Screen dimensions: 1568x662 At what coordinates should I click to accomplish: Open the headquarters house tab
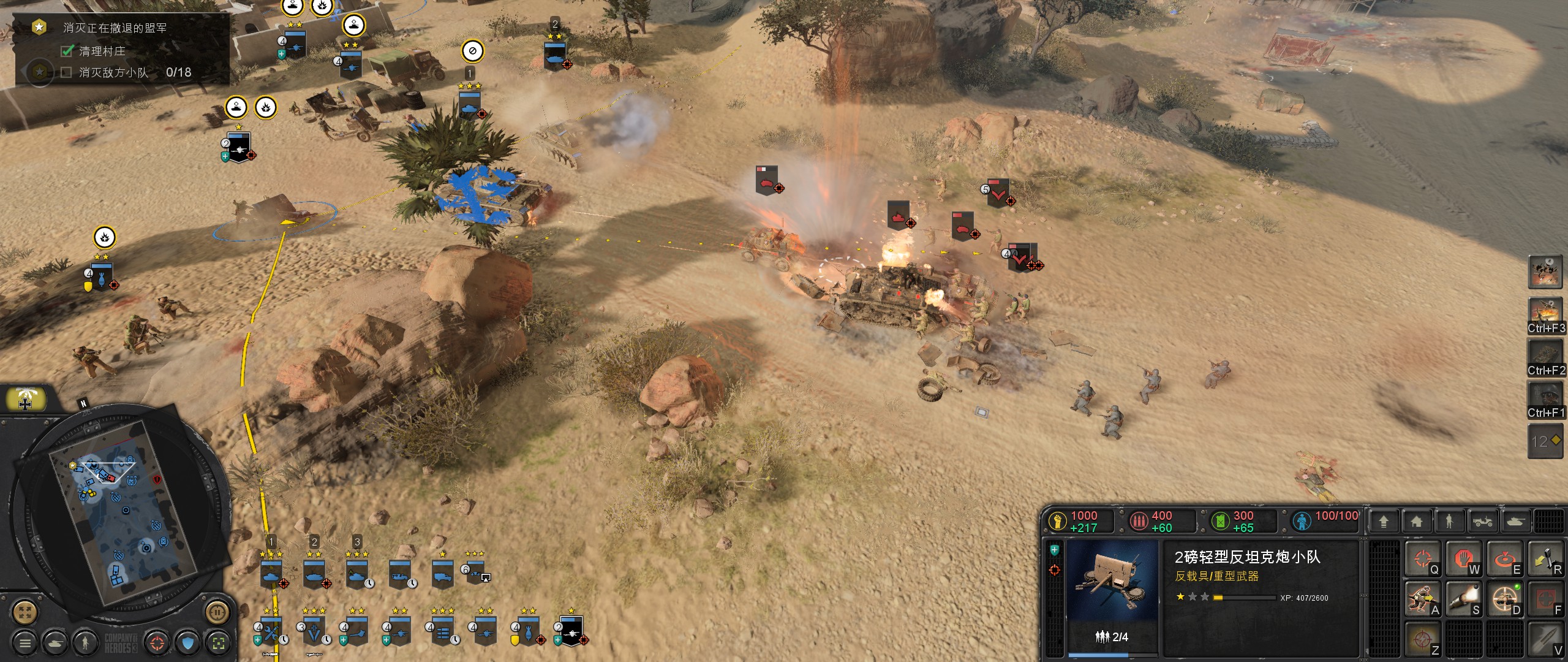coord(1416,522)
